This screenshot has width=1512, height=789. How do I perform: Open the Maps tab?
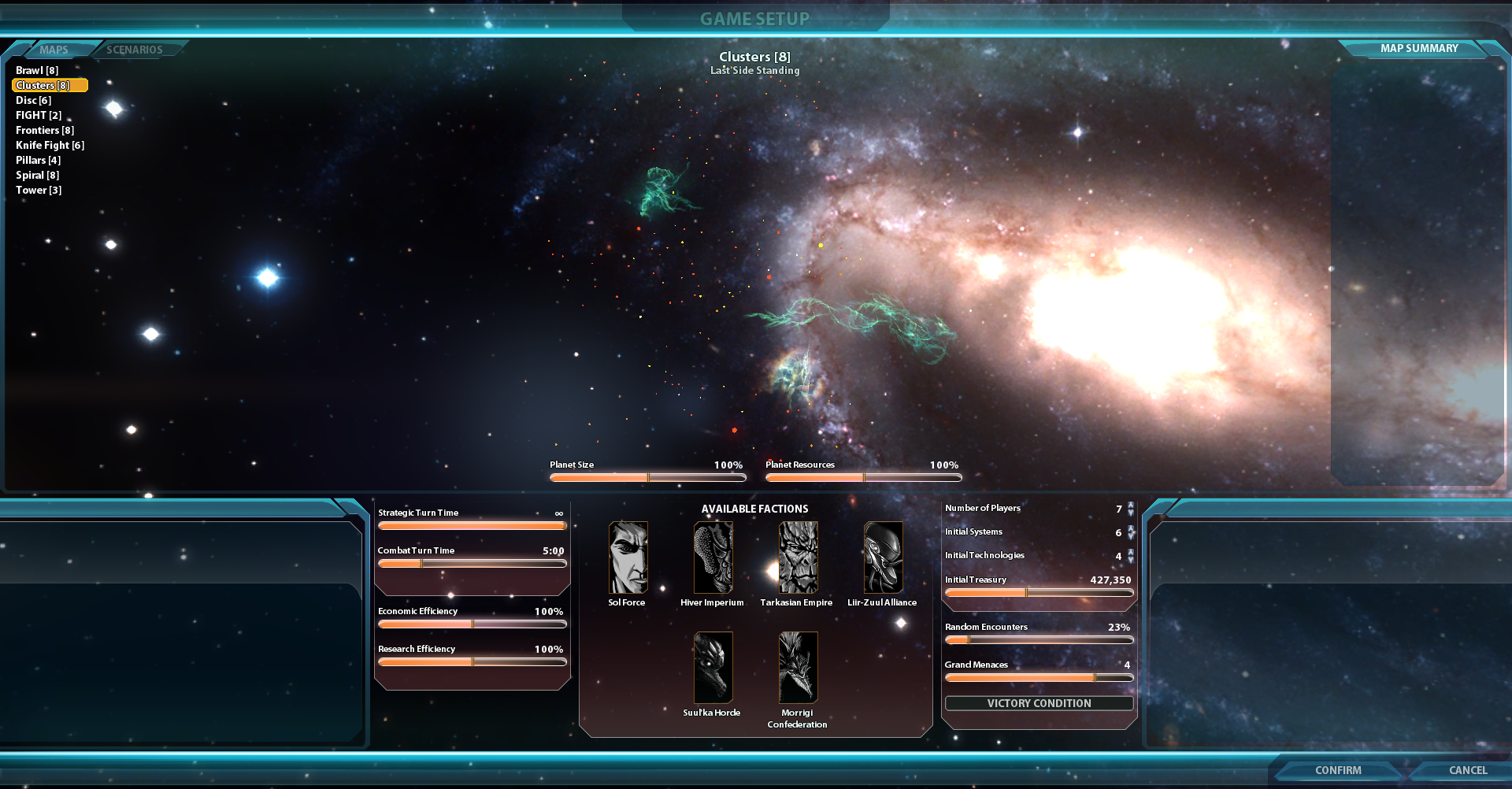(54, 50)
